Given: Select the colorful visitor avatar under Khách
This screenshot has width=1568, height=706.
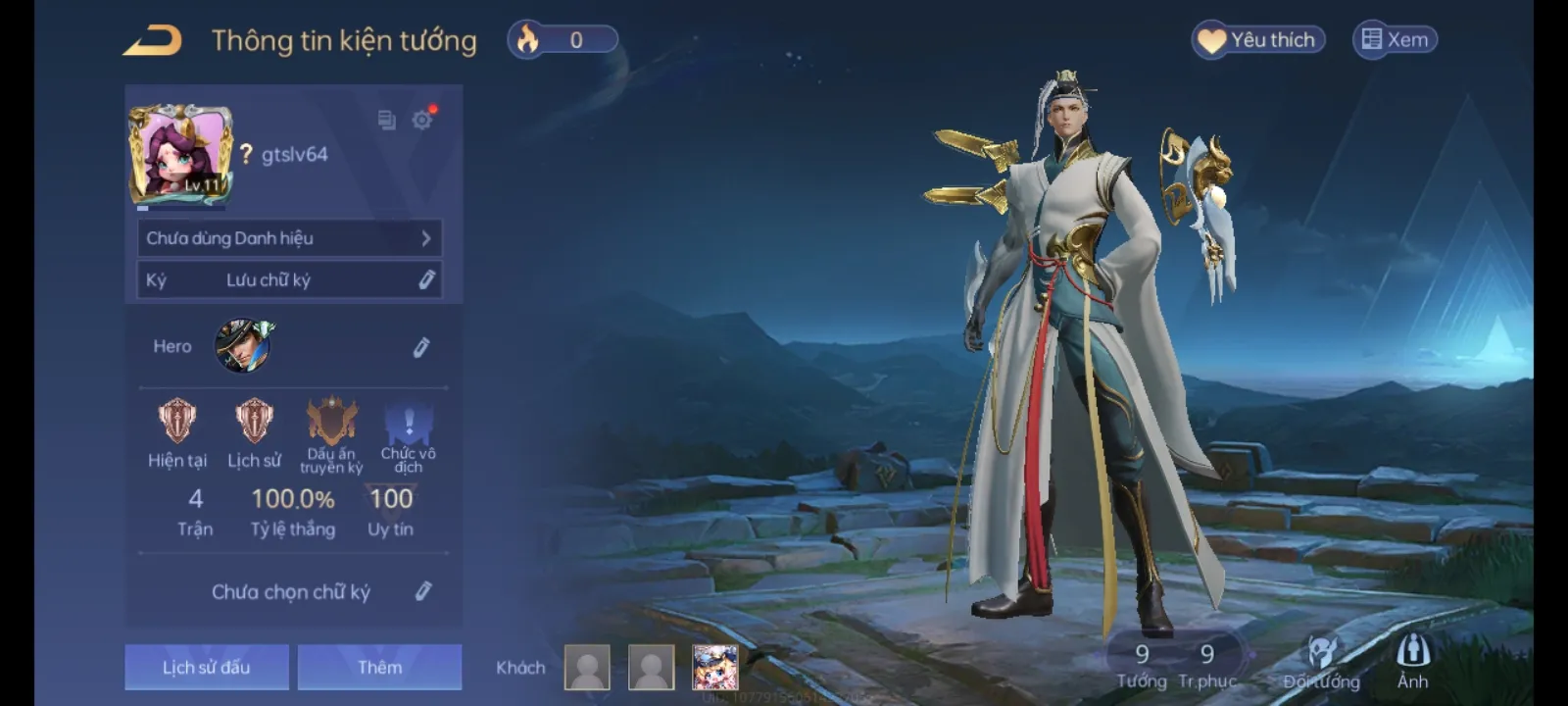Looking at the screenshot, I should tap(714, 668).
